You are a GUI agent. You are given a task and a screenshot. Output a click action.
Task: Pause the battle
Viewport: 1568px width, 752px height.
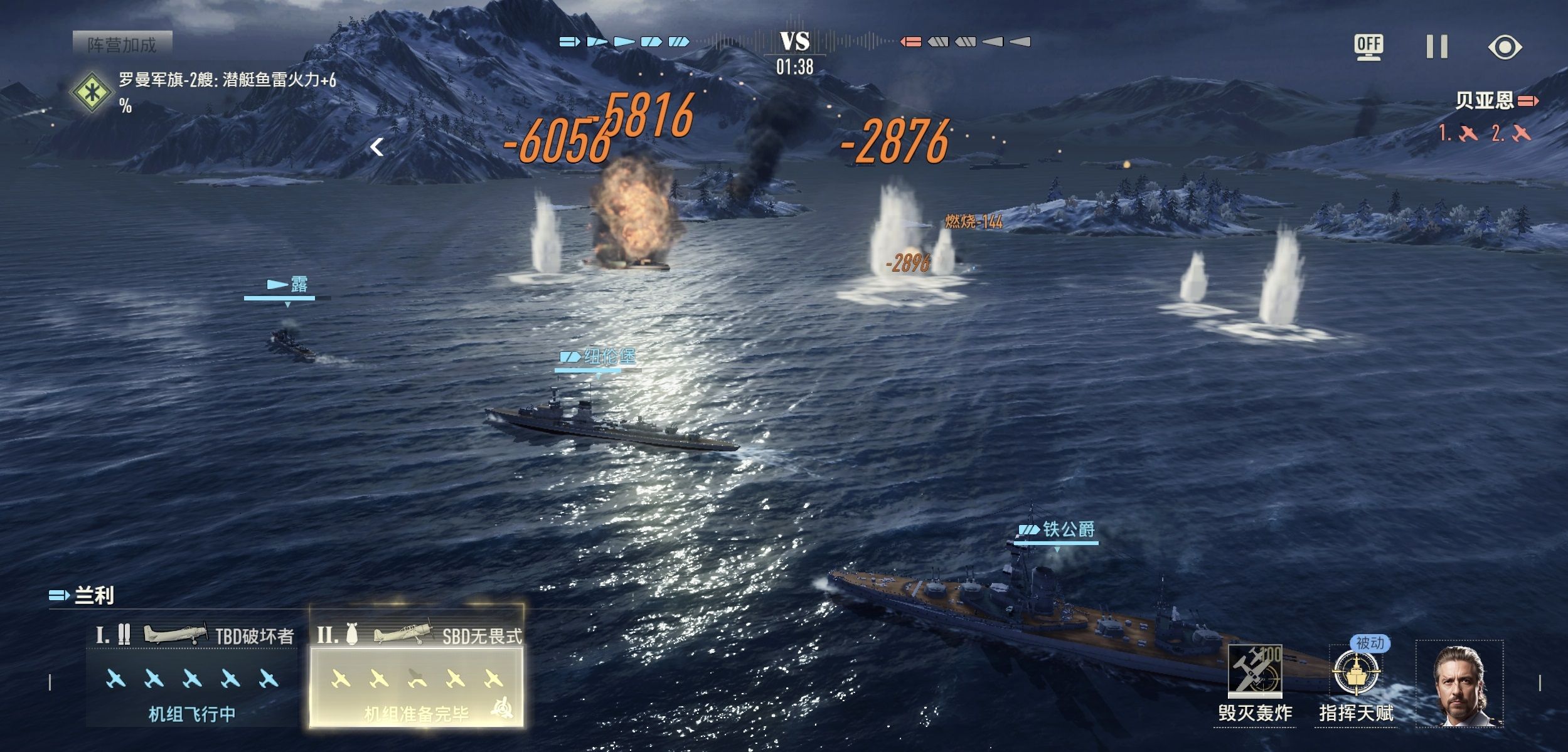tap(1436, 47)
